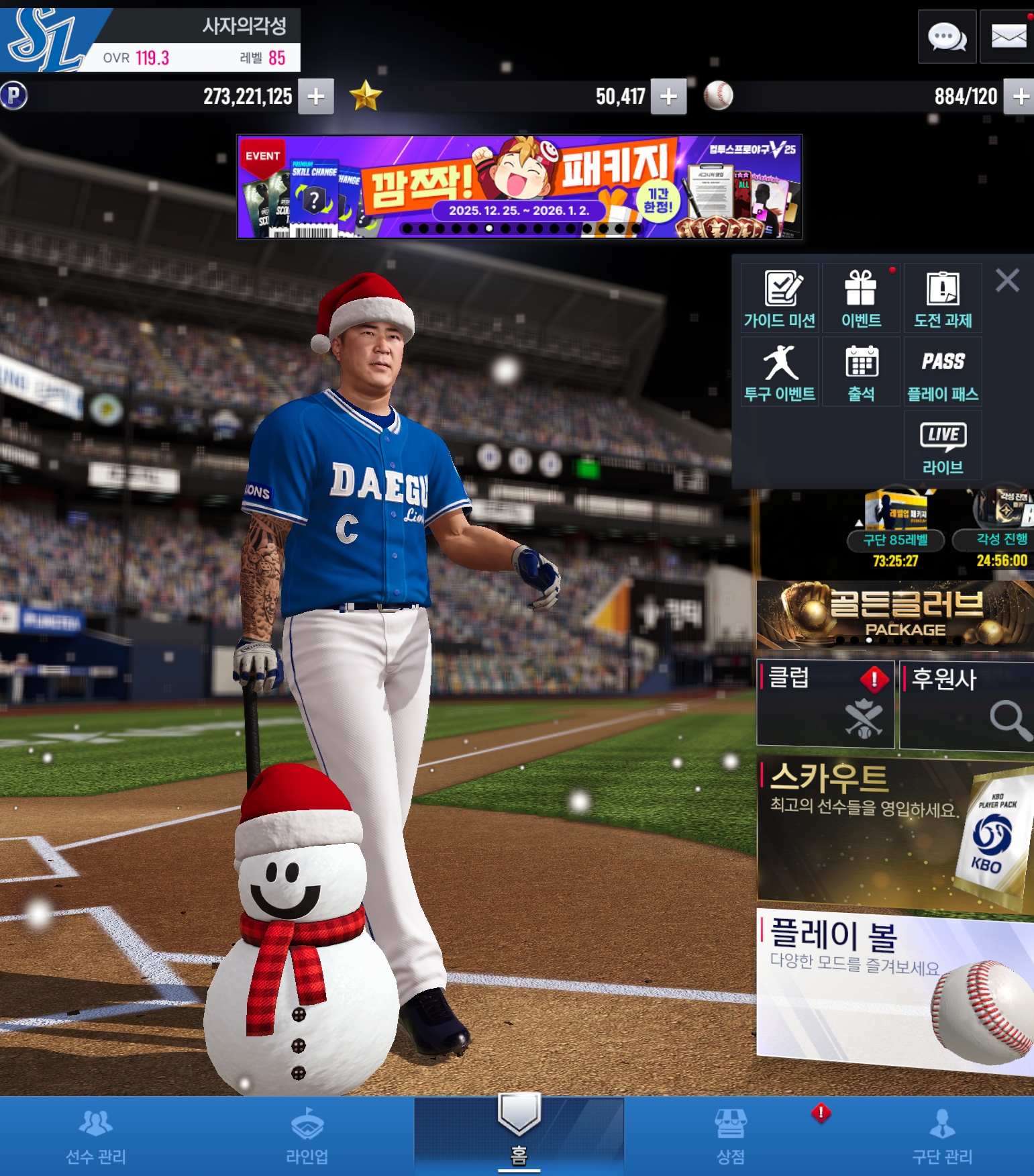Open 가이드 미션 guide missions
Screen dimensions: 1034x1176
(780, 299)
